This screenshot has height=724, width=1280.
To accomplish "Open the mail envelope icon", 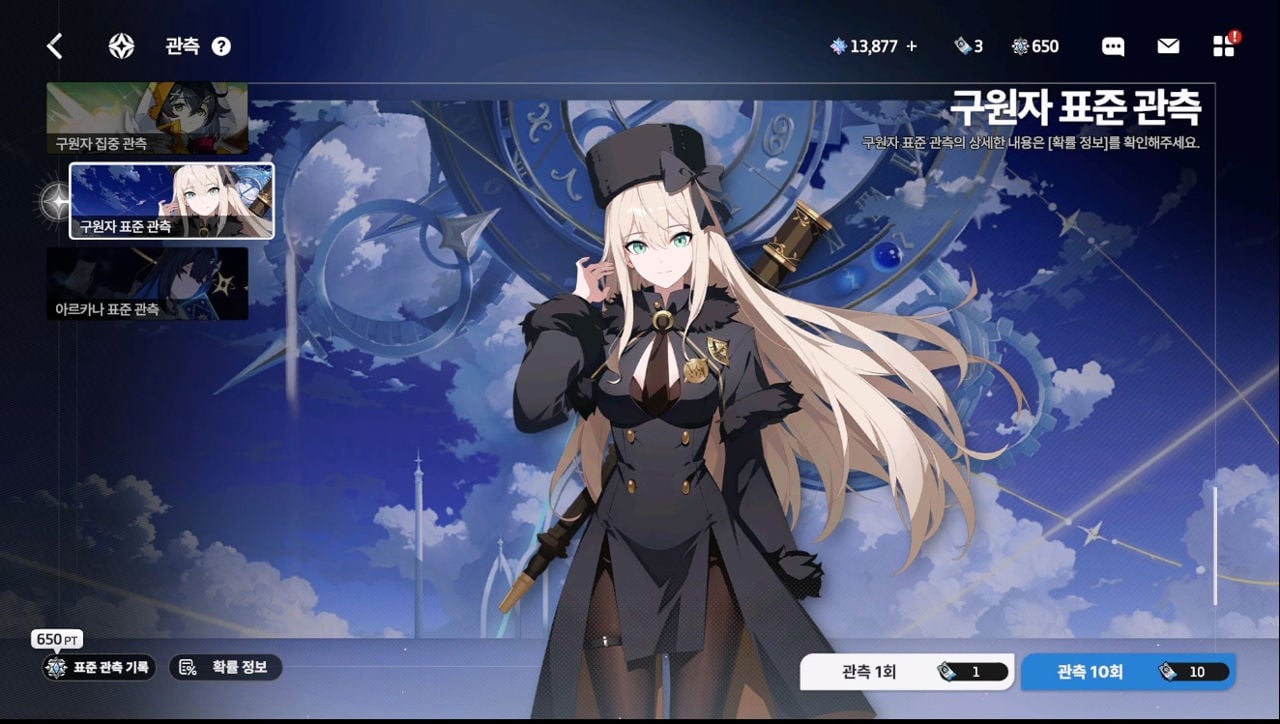I will 1168,46.
